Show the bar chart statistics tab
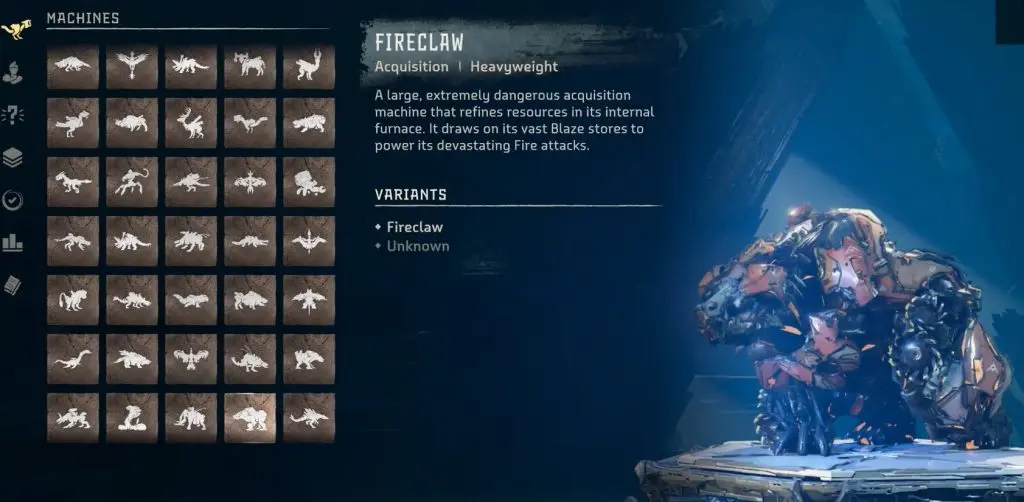1024x502 pixels. [x=14, y=243]
